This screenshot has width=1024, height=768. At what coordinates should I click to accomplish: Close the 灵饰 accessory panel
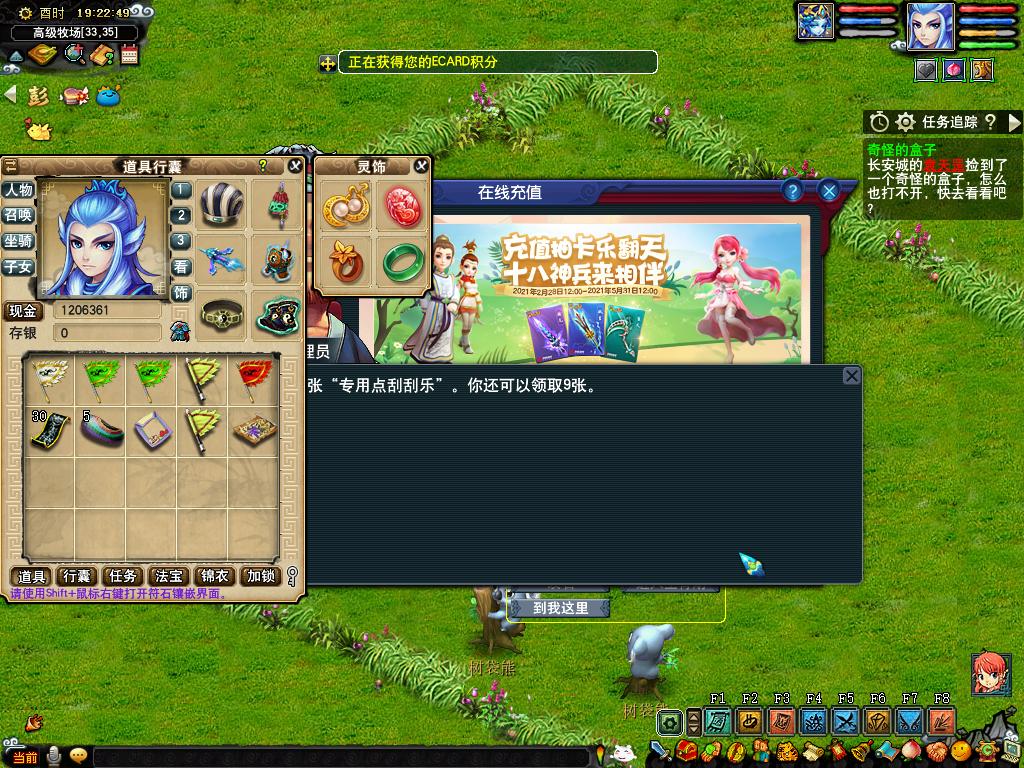tap(421, 166)
